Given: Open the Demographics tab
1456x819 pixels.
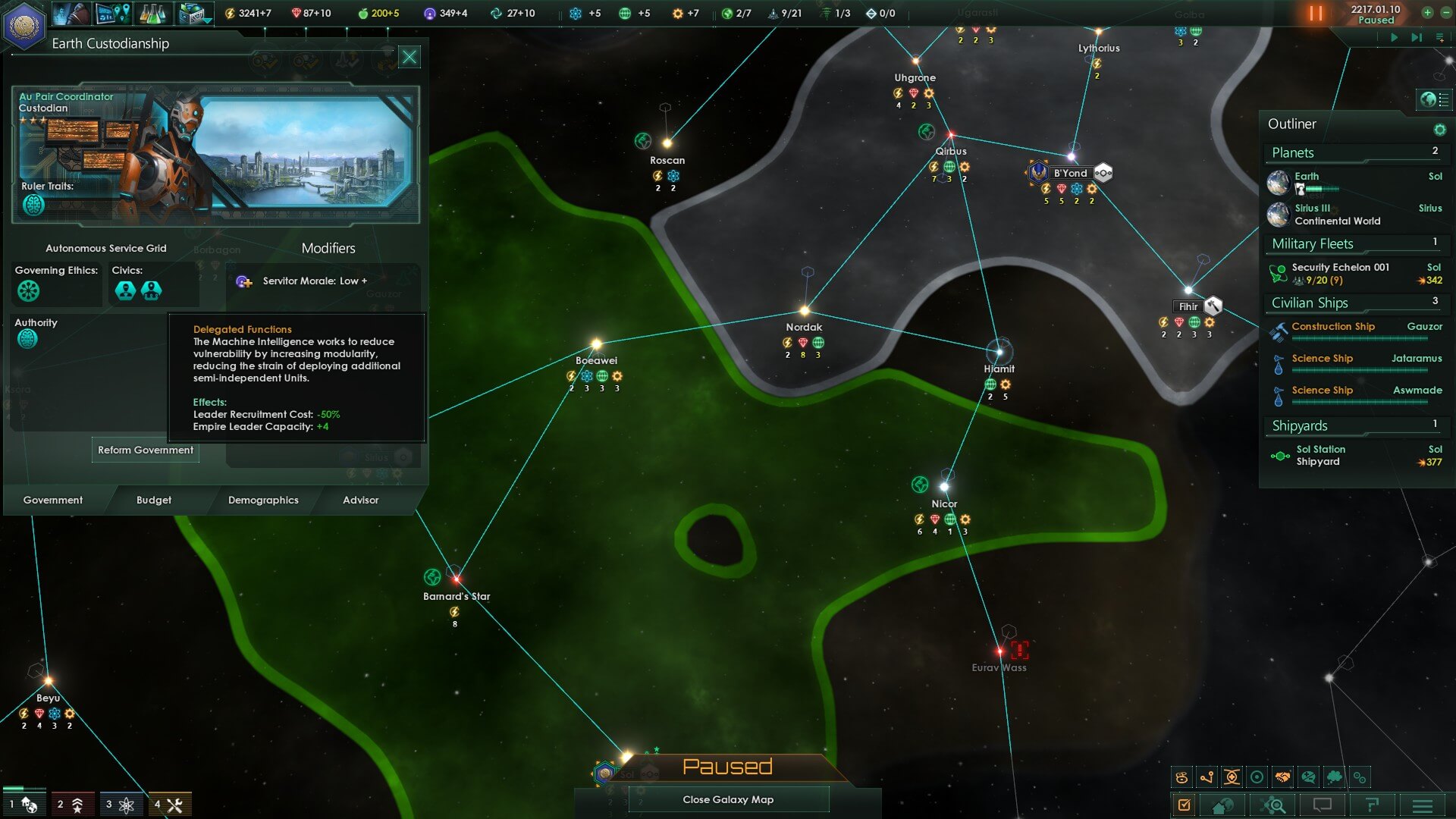Looking at the screenshot, I should coord(263,500).
